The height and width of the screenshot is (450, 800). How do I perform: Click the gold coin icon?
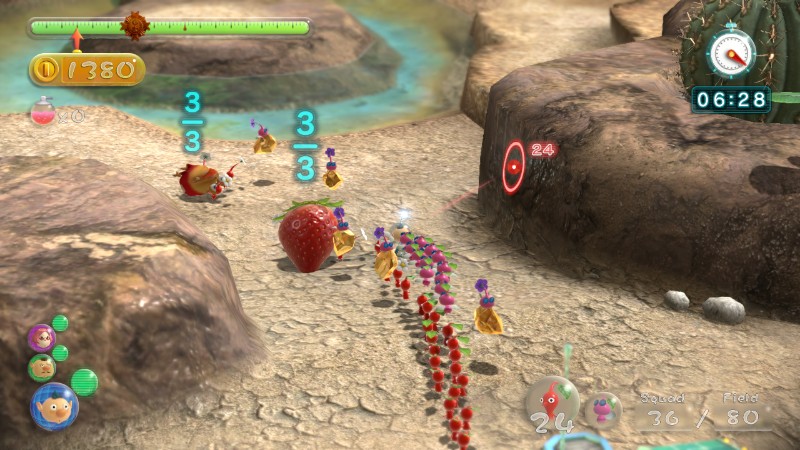46,70
